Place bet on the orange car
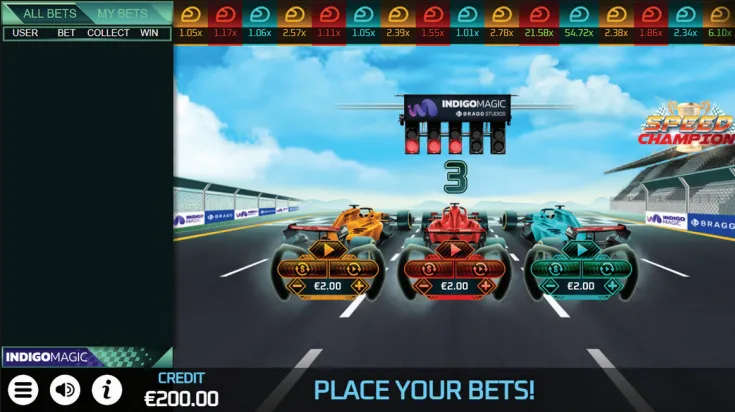 click(327, 250)
